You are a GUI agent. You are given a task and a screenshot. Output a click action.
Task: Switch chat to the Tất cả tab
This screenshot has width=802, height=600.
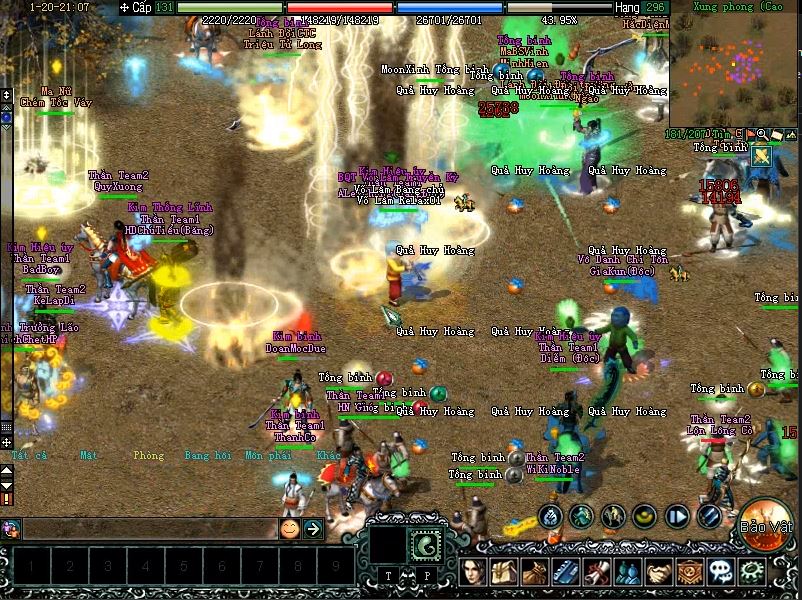click(29, 455)
